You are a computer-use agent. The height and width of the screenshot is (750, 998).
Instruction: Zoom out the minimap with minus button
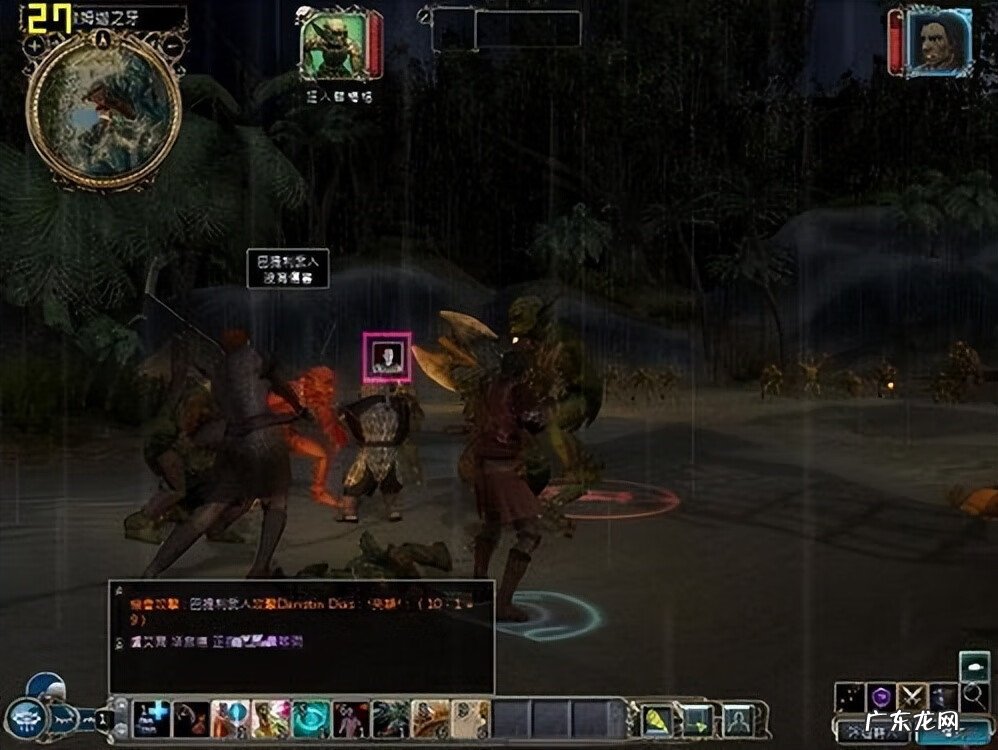click(172, 46)
